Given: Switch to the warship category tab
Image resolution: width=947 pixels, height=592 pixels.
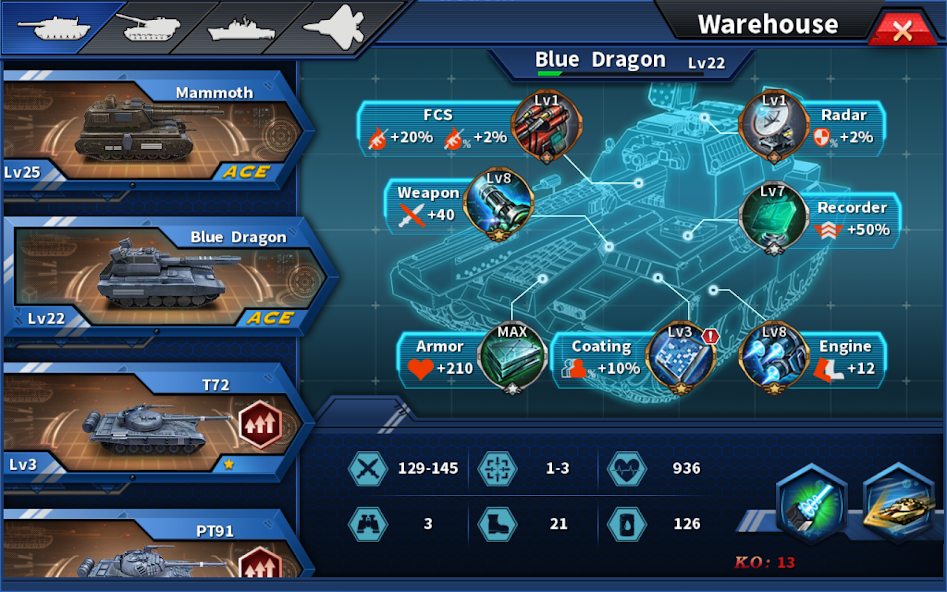Looking at the screenshot, I should pyautogui.click(x=241, y=27).
